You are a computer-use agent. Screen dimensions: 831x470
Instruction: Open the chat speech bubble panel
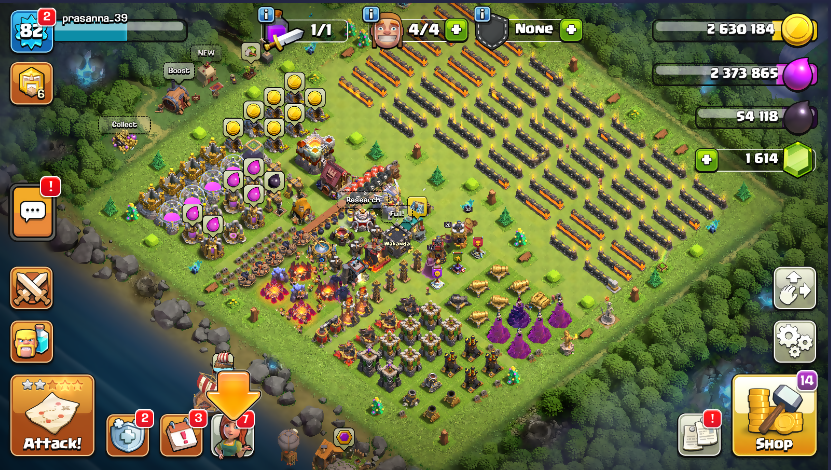[x=32, y=212]
